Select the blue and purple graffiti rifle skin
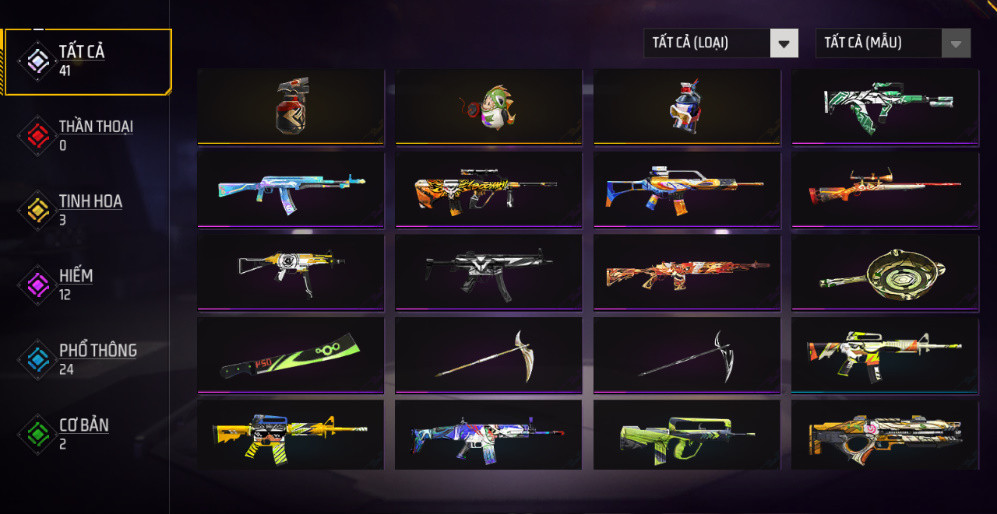997x514 pixels. click(x=488, y=435)
